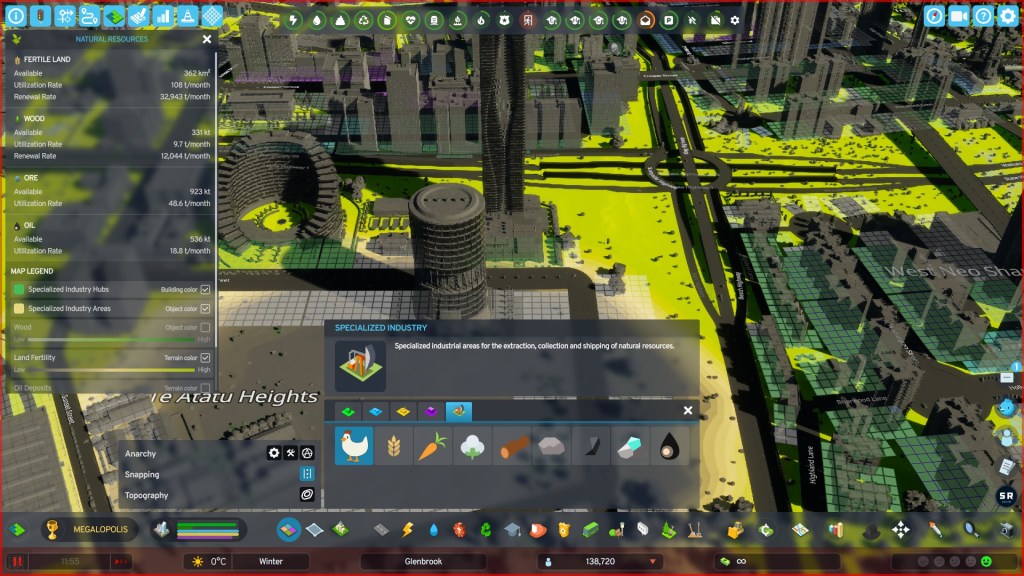Choose the oil droplet extraction tool
Image resolution: width=1024 pixels, height=576 pixels.
click(669, 446)
